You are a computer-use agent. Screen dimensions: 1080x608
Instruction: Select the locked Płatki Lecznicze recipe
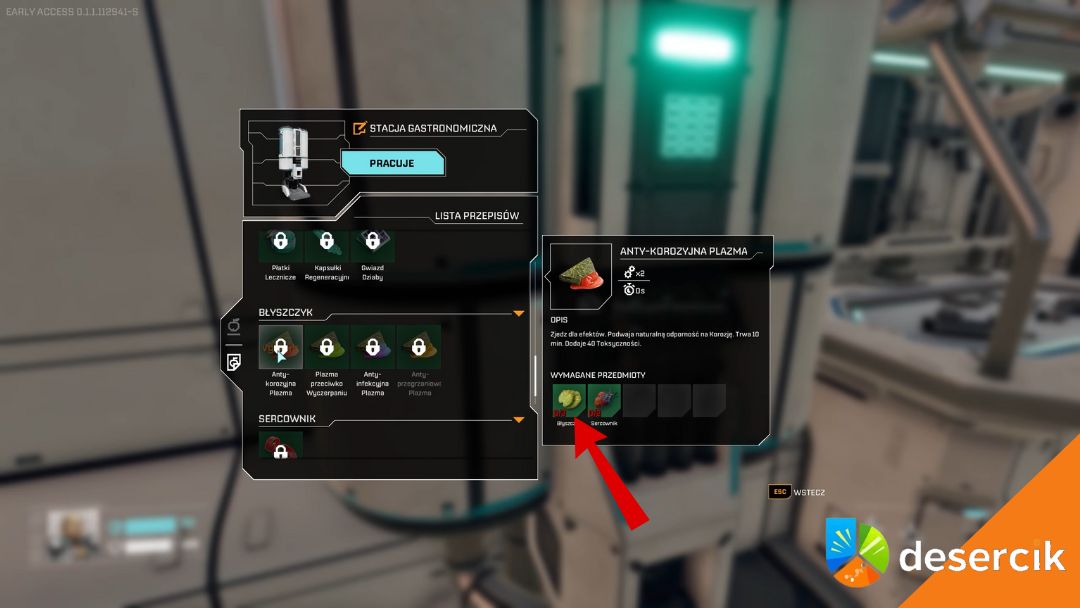click(281, 243)
